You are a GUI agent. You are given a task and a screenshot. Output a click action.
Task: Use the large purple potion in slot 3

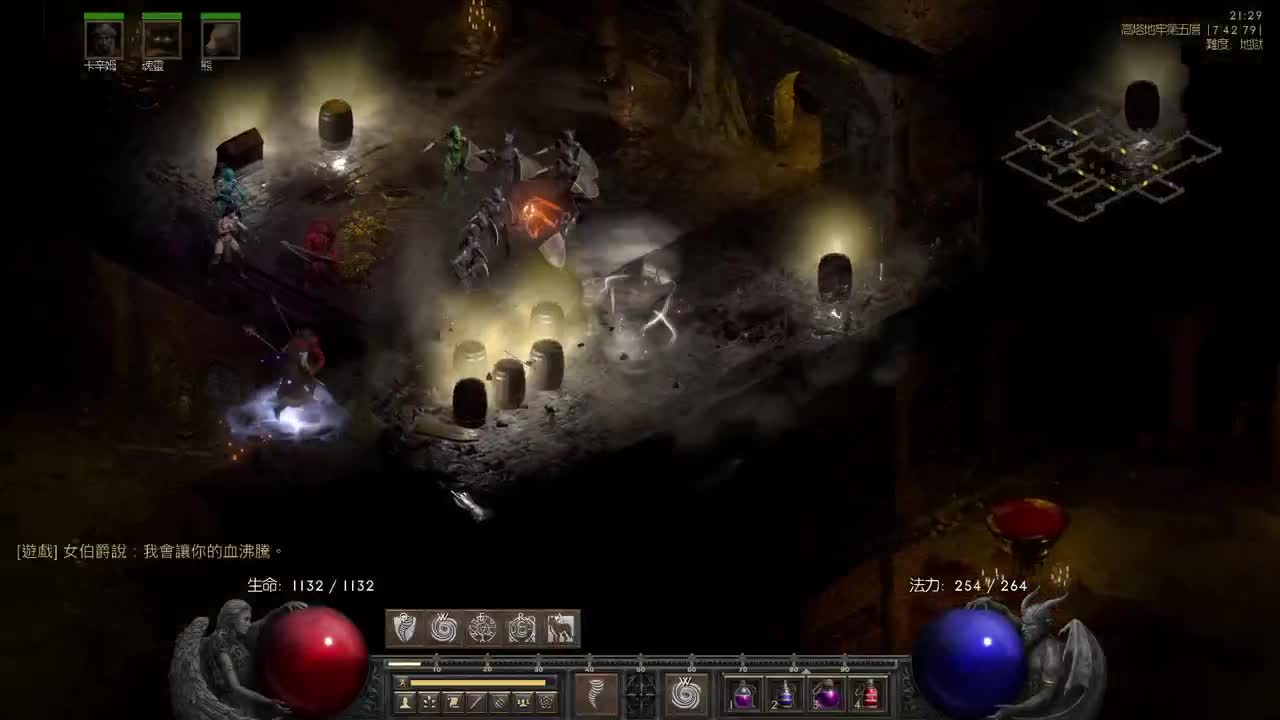pyautogui.click(x=828, y=694)
